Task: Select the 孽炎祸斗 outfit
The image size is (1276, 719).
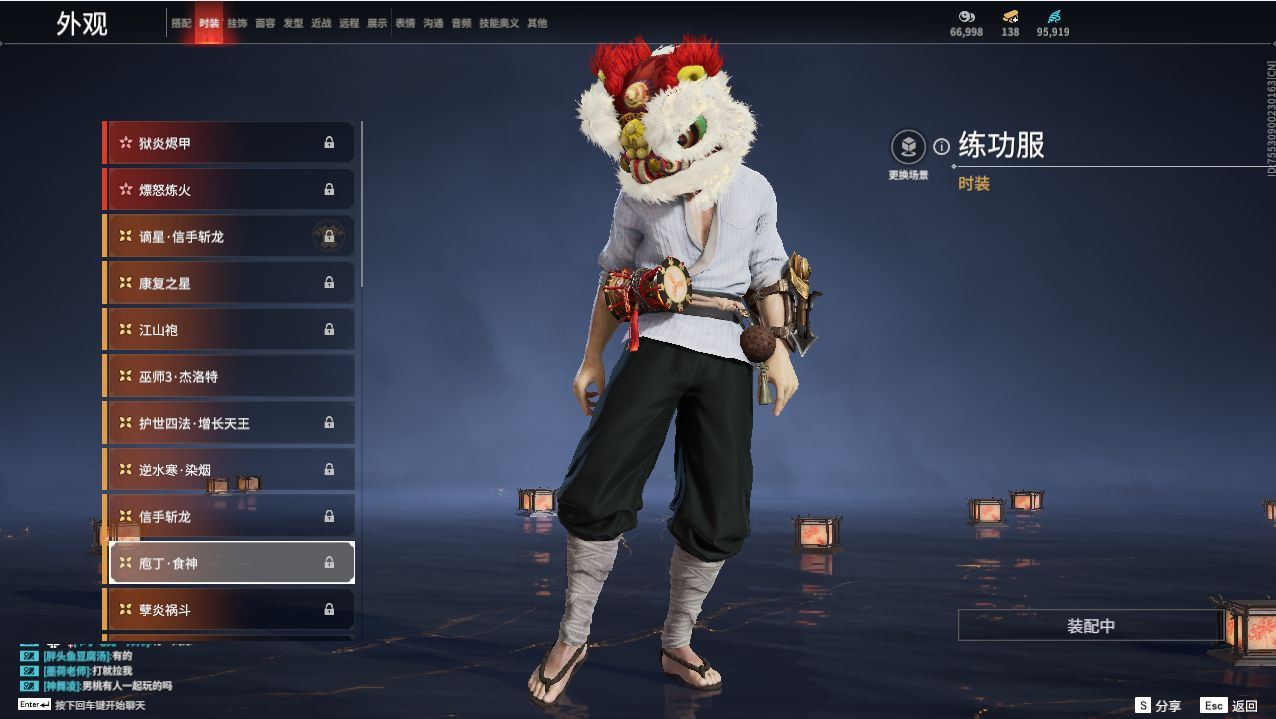Action: pyautogui.click(x=229, y=610)
